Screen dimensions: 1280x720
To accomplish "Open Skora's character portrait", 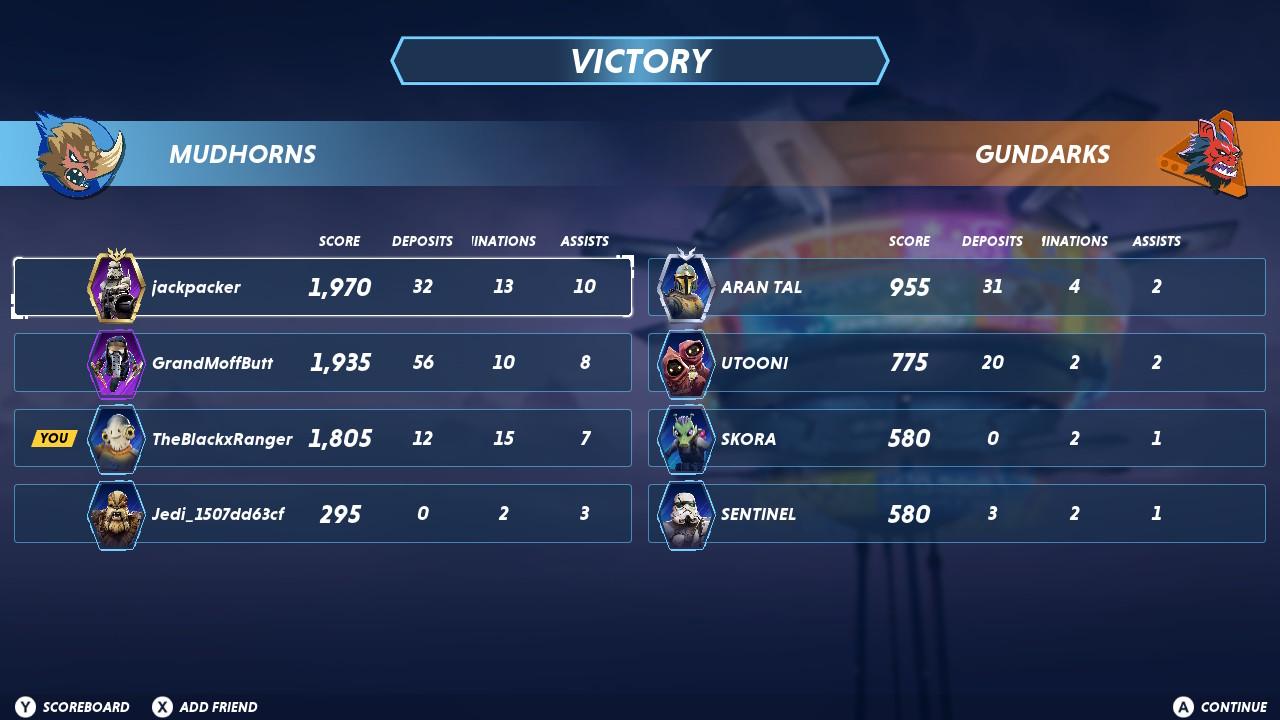I will (x=685, y=438).
